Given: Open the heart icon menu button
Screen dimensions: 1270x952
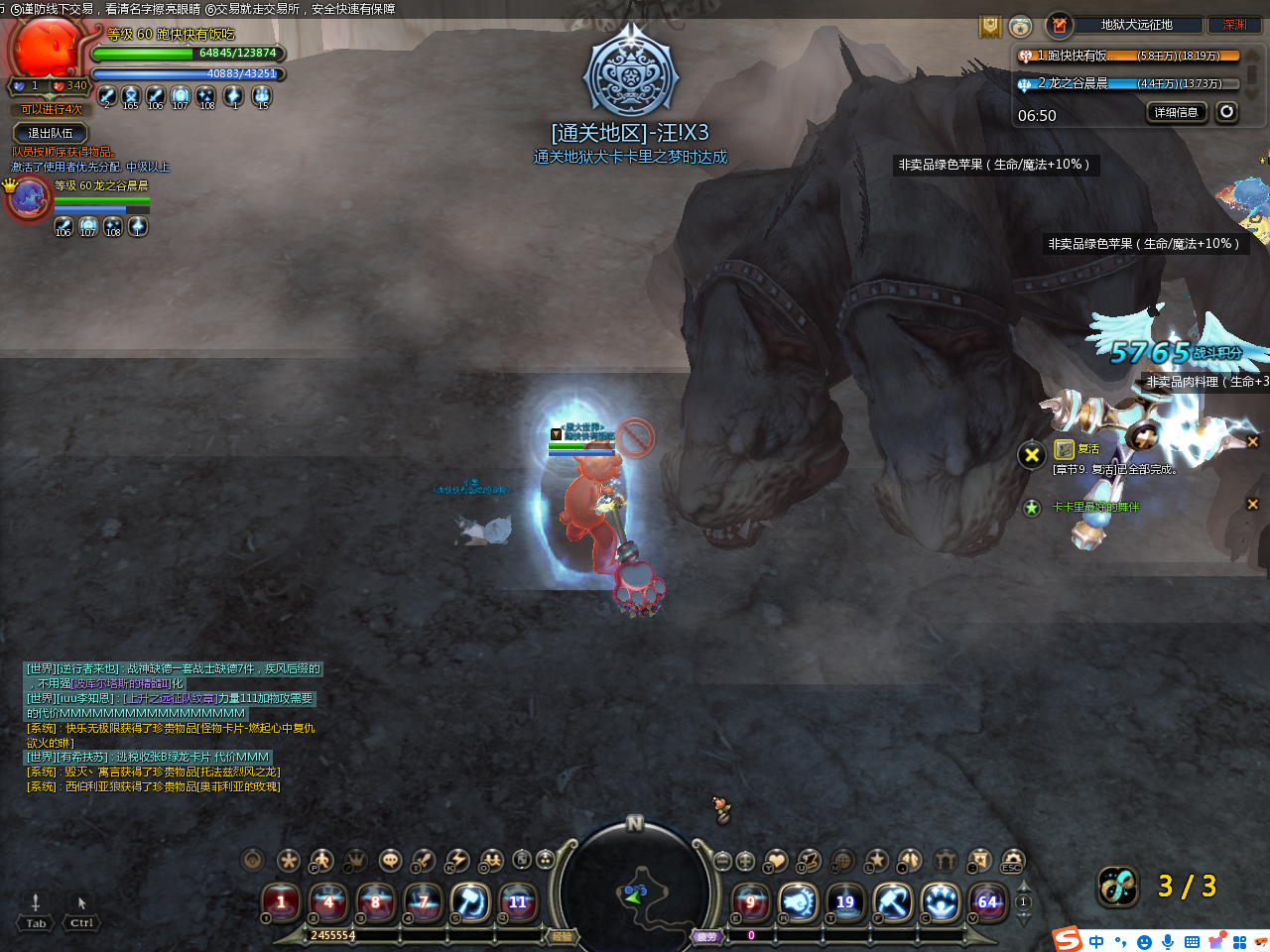Looking at the screenshot, I should (x=776, y=860).
